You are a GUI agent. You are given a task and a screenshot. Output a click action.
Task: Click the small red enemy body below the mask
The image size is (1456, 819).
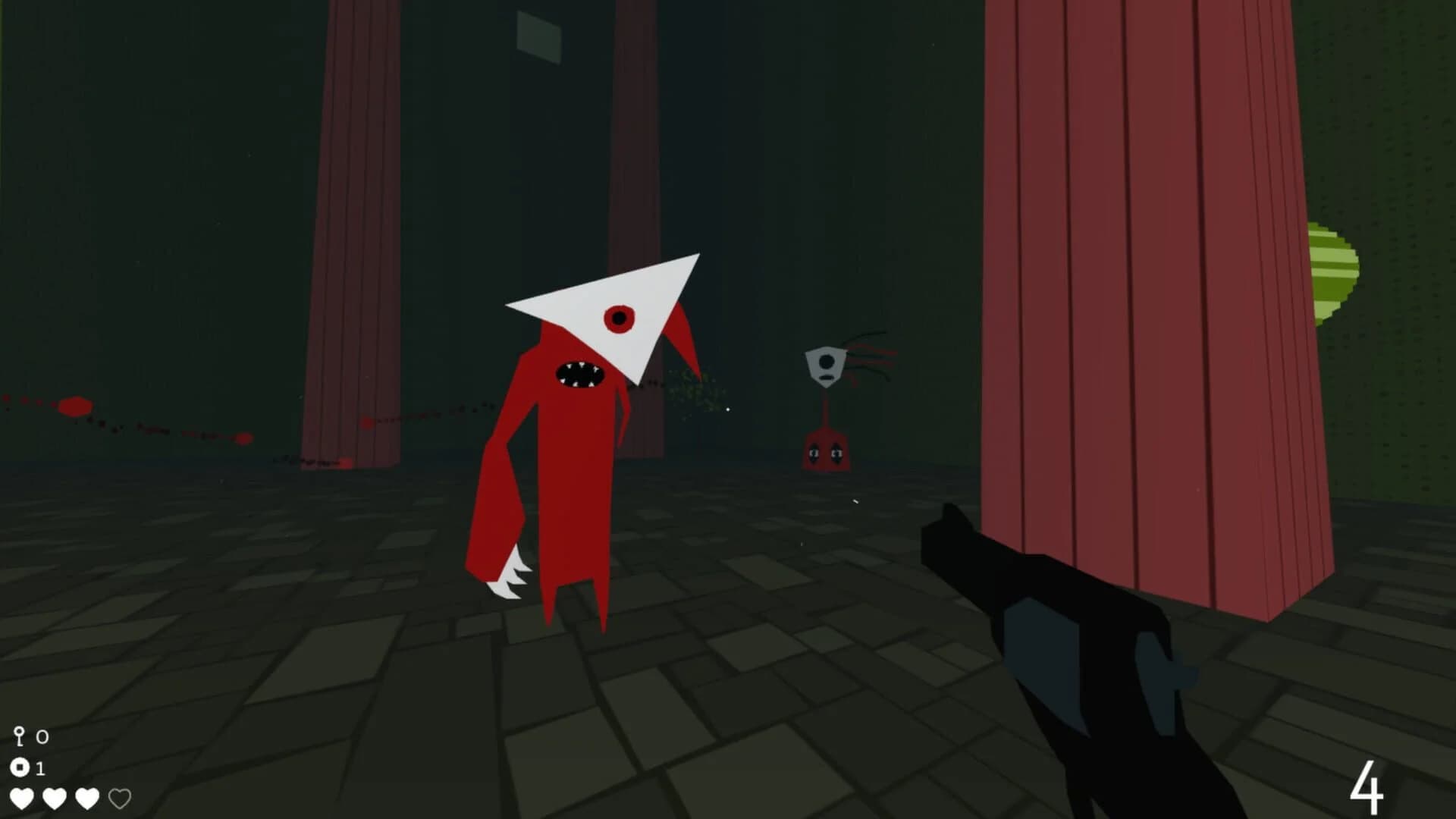click(827, 451)
